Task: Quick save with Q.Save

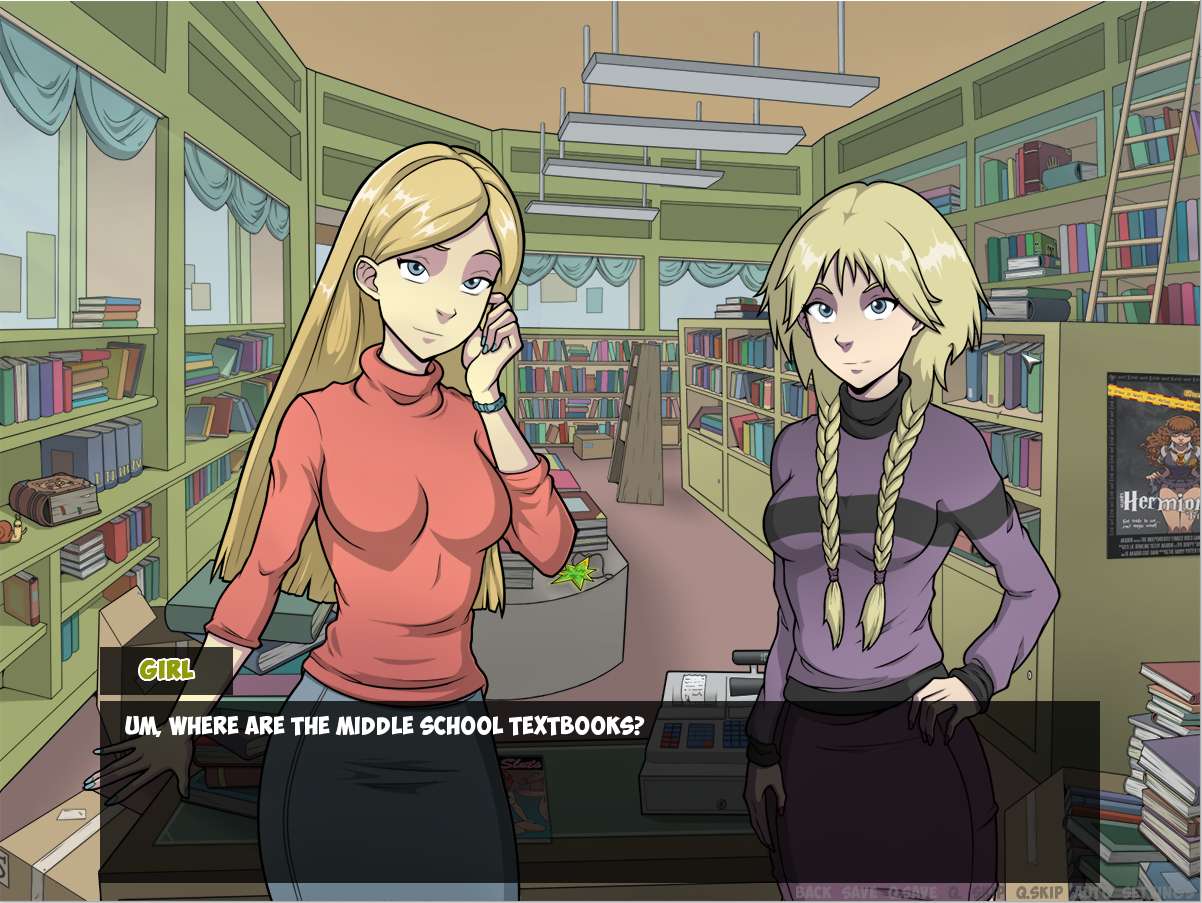Action: tap(914, 892)
